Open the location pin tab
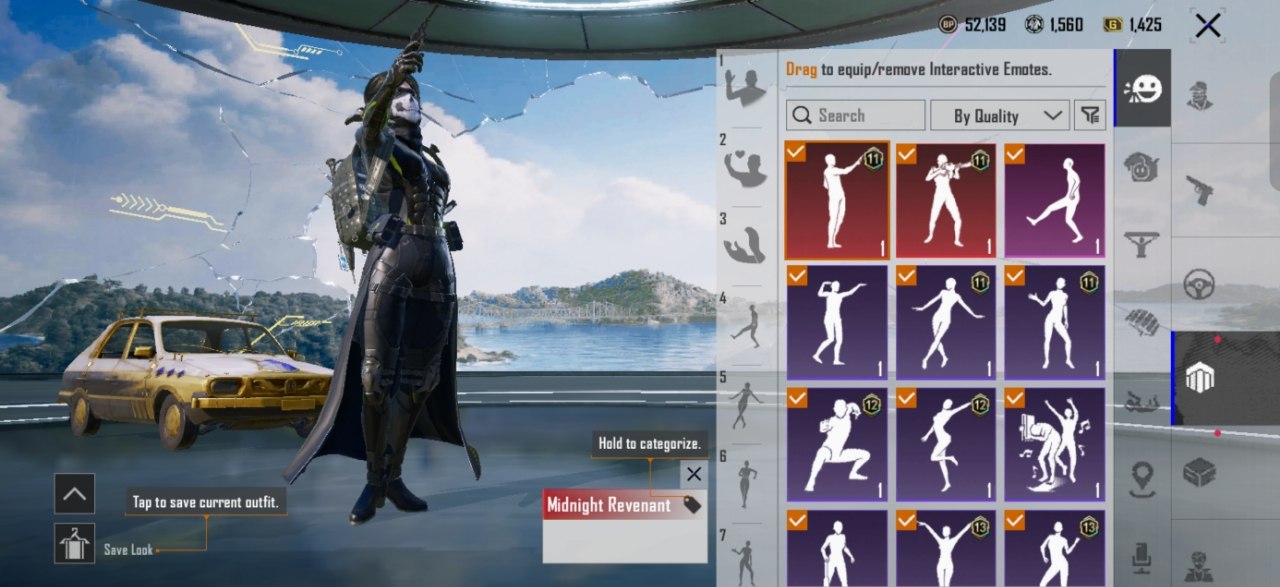The width and height of the screenshot is (1280, 587). (x=1142, y=479)
